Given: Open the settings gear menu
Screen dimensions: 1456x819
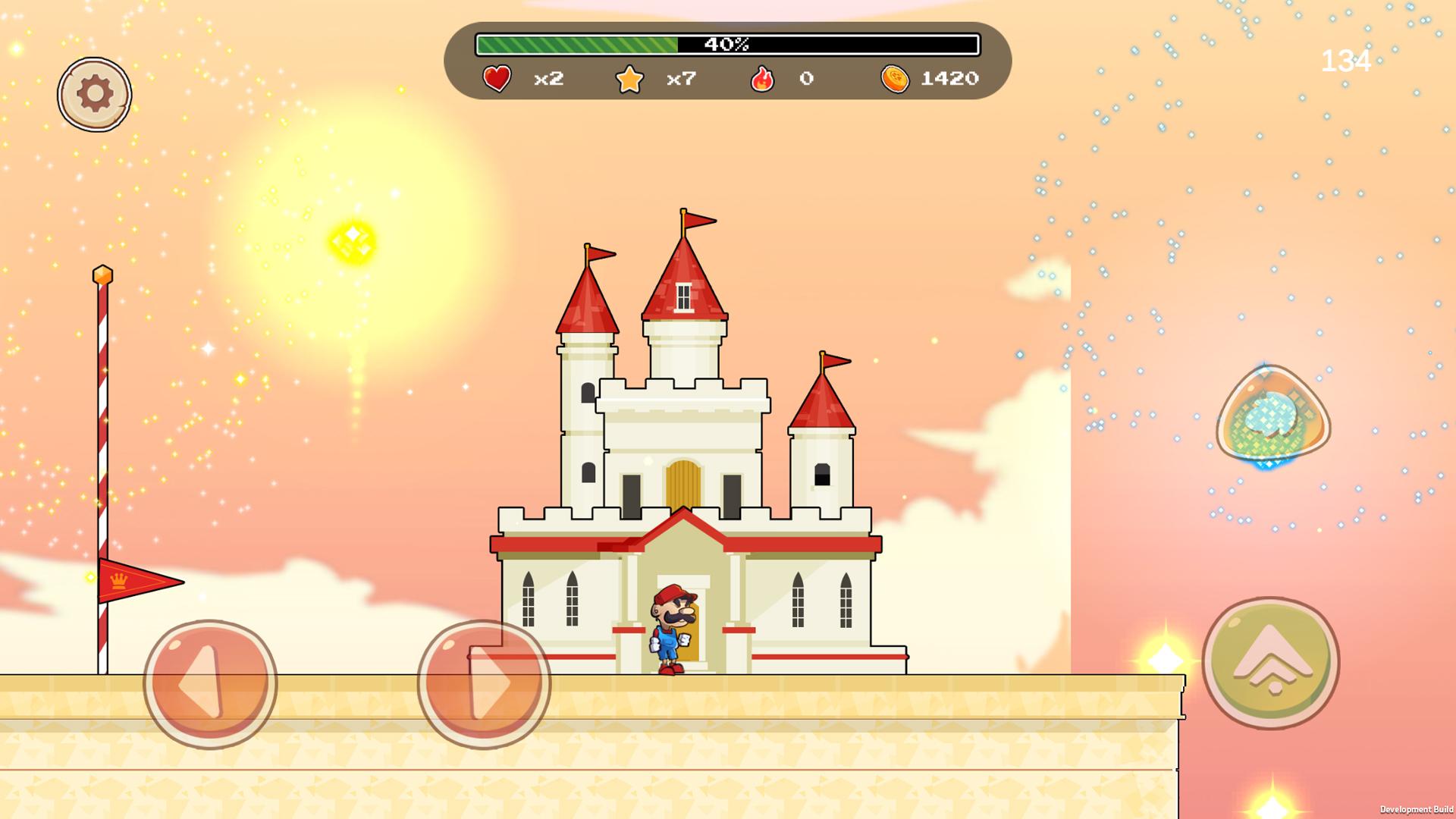Looking at the screenshot, I should [94, 93].
